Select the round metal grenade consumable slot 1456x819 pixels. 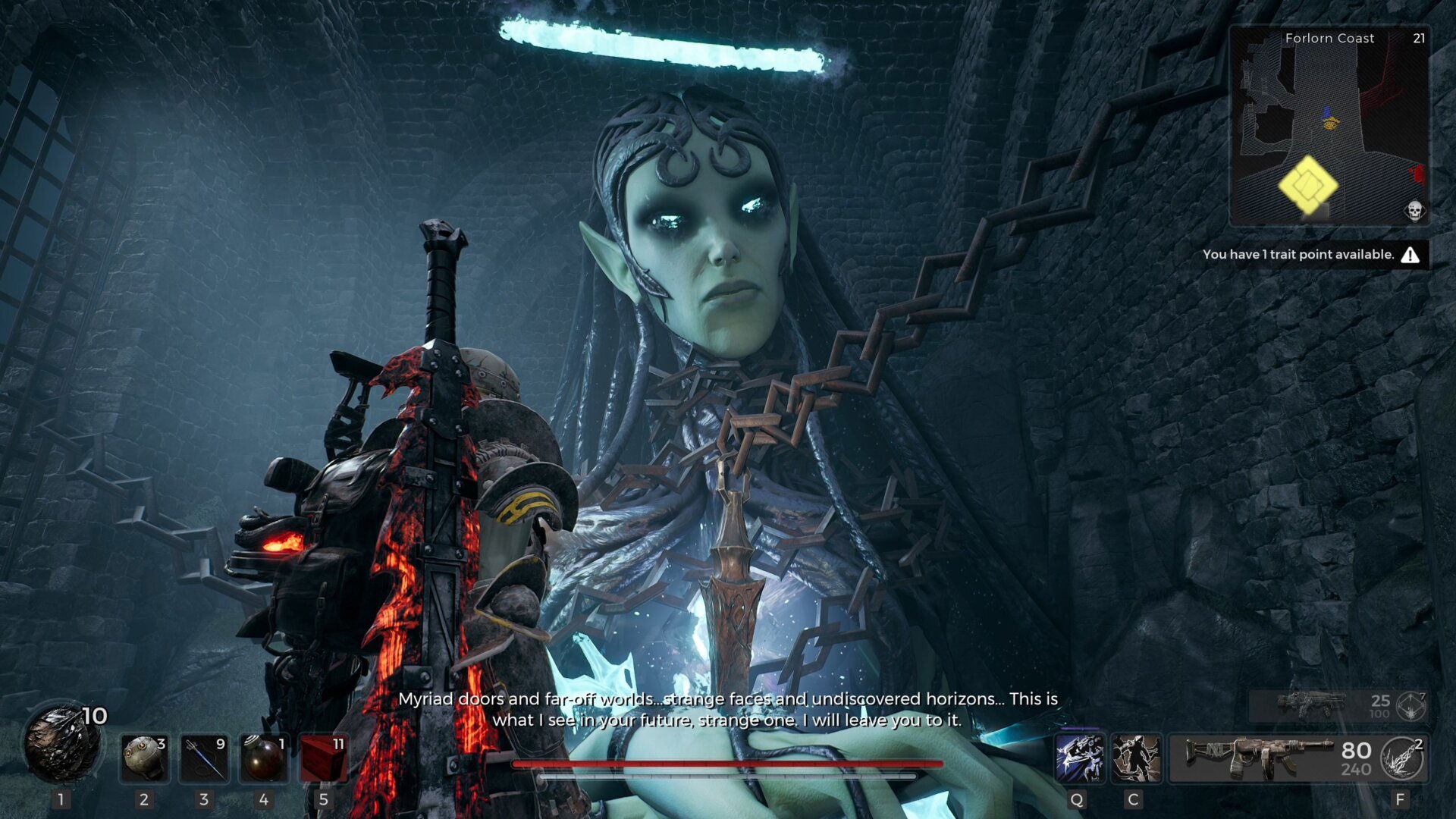(144, 758)
